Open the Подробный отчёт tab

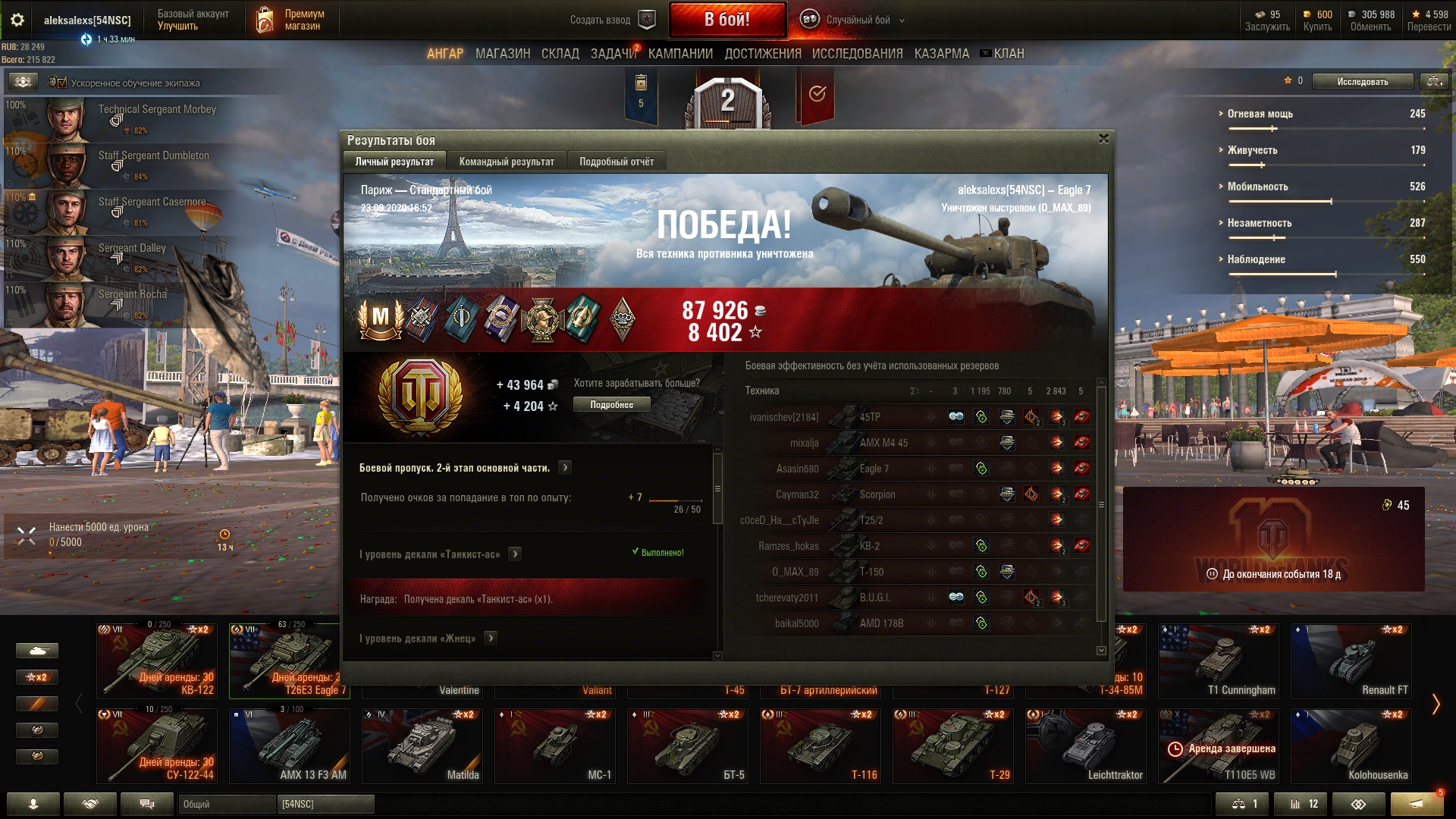click(617, 162)
